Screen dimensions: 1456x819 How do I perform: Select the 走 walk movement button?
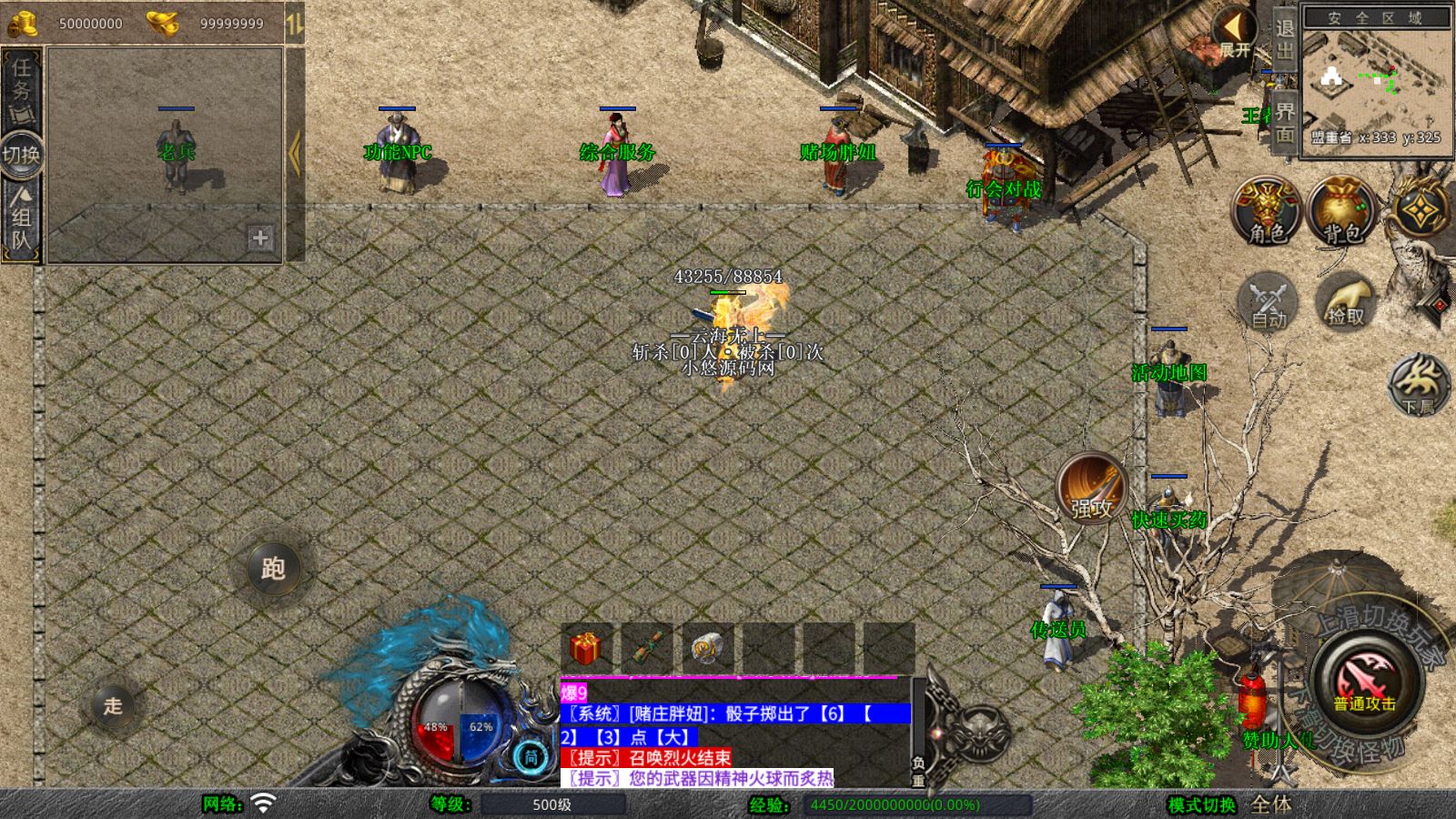click(x=113, y=705)
